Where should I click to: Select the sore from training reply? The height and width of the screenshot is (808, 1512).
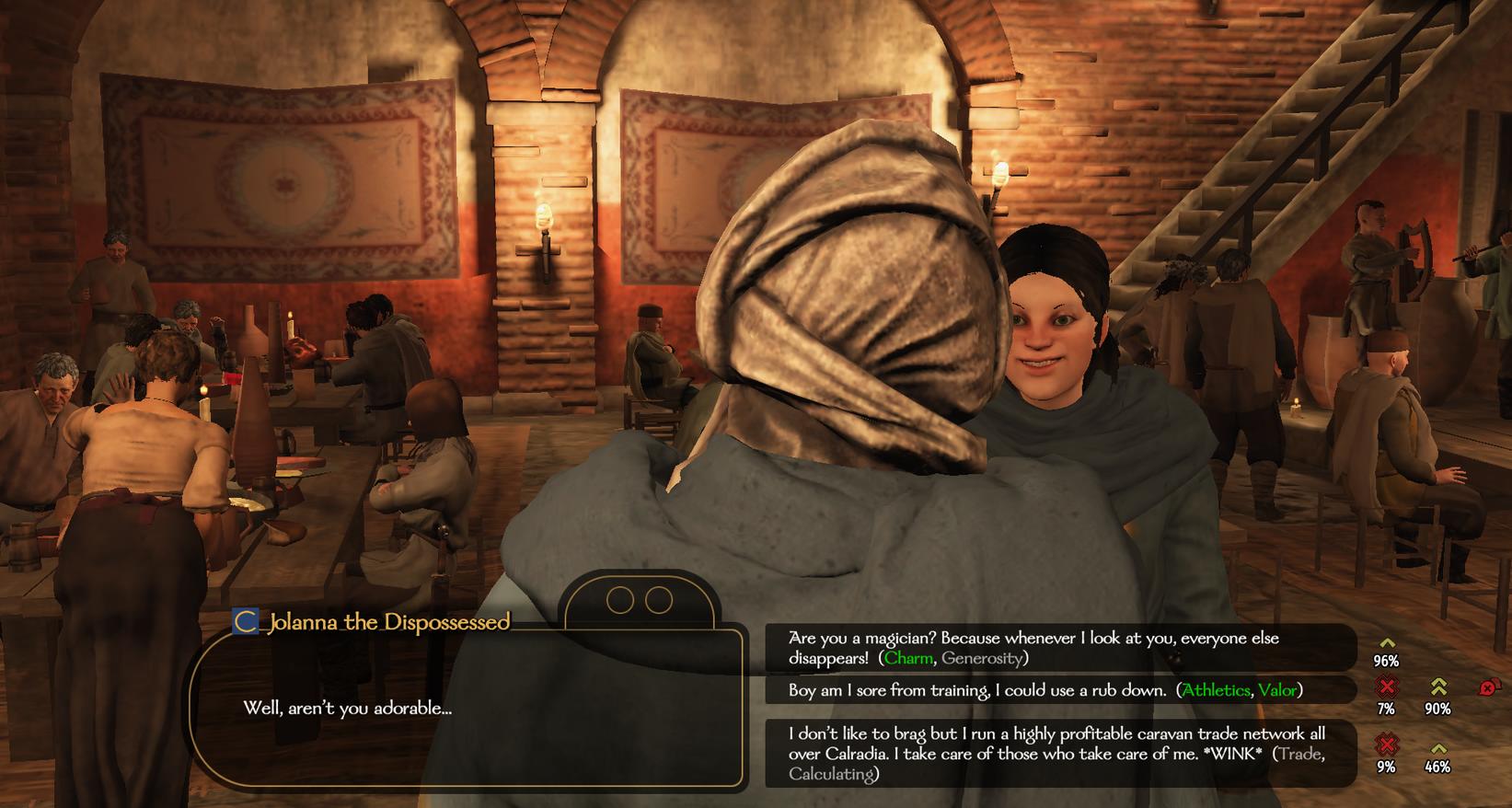click(x=1045, y=690)
